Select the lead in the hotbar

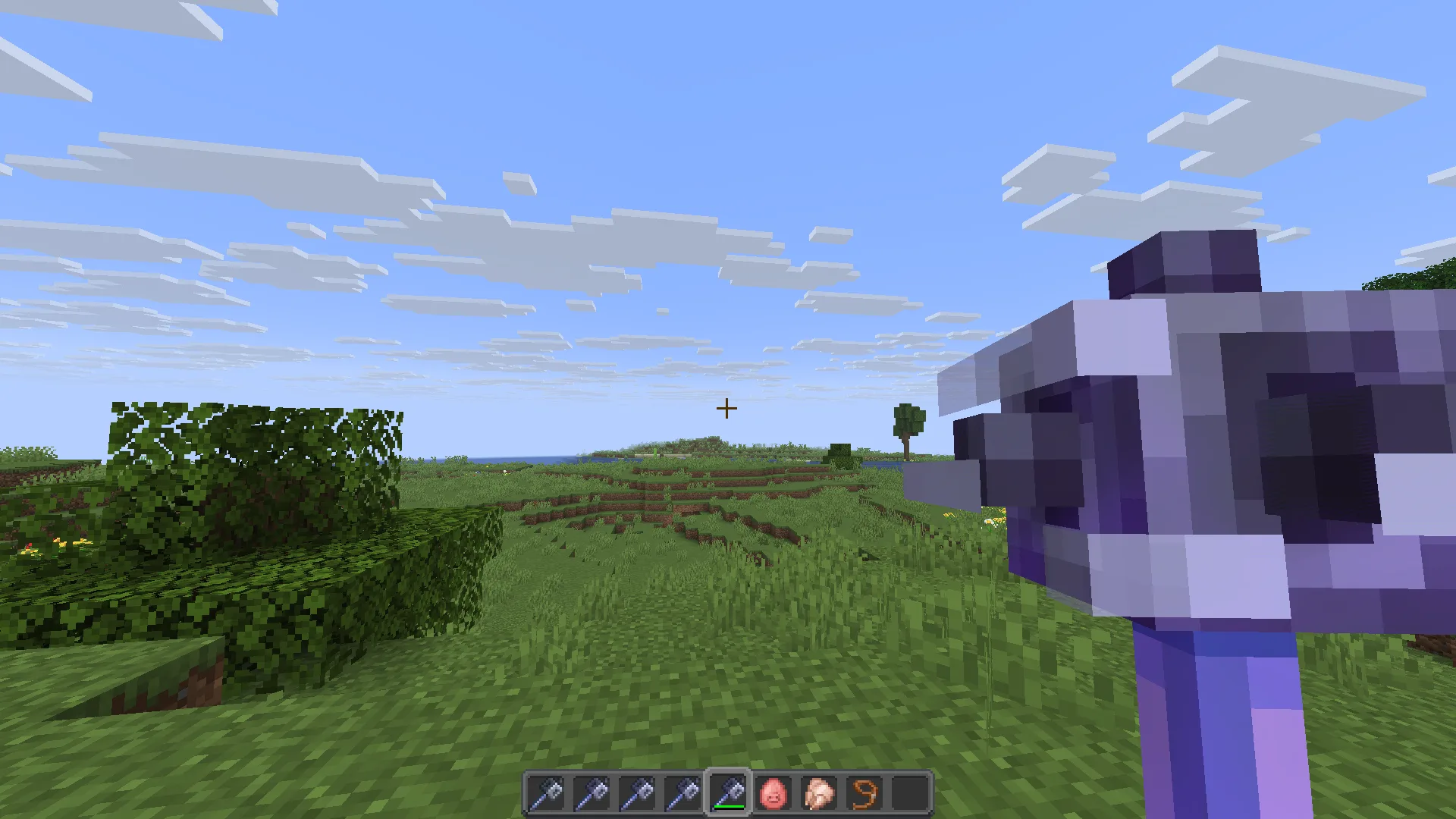click(864, 792)
